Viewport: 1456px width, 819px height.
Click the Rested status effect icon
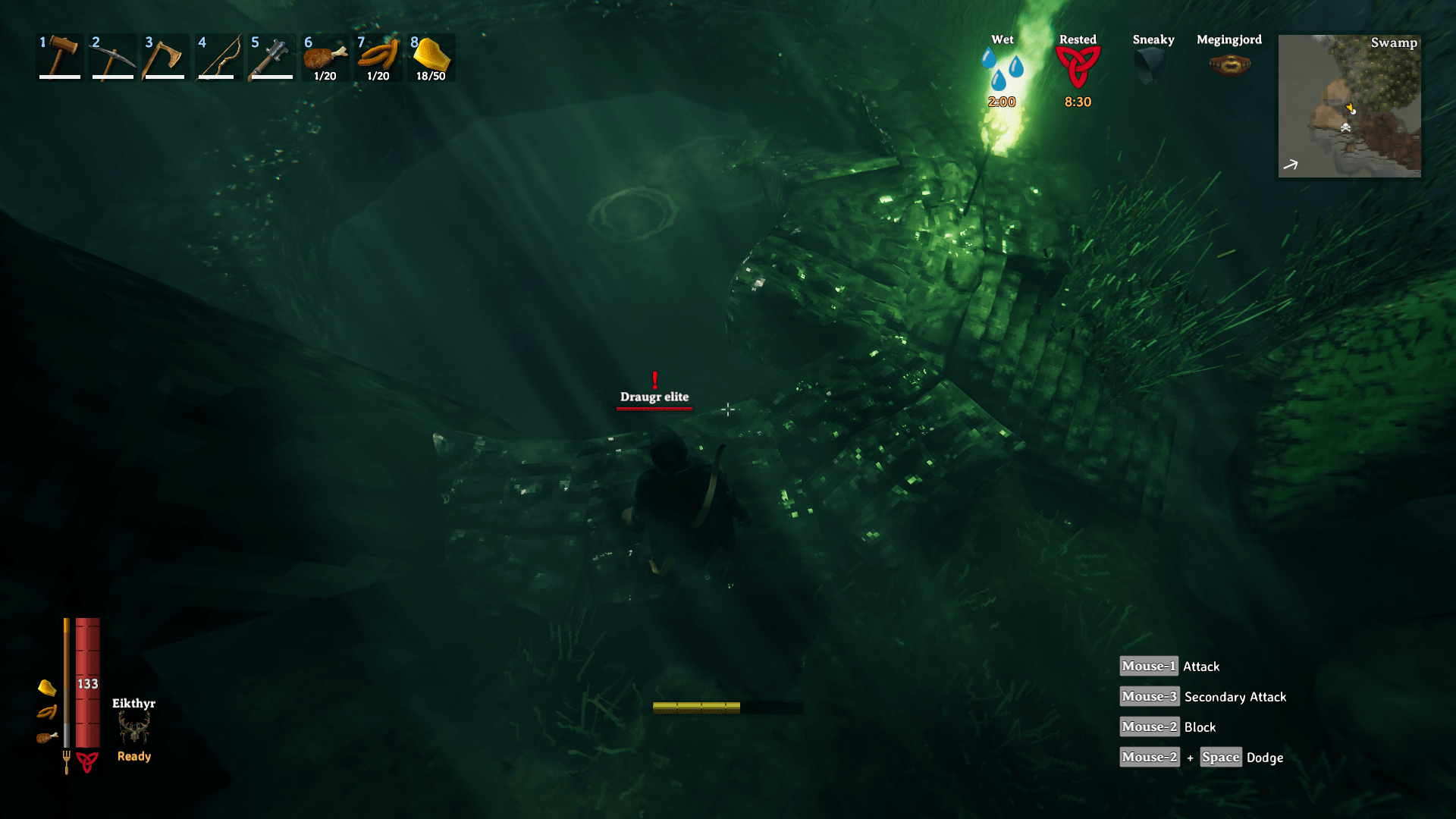1078,68
